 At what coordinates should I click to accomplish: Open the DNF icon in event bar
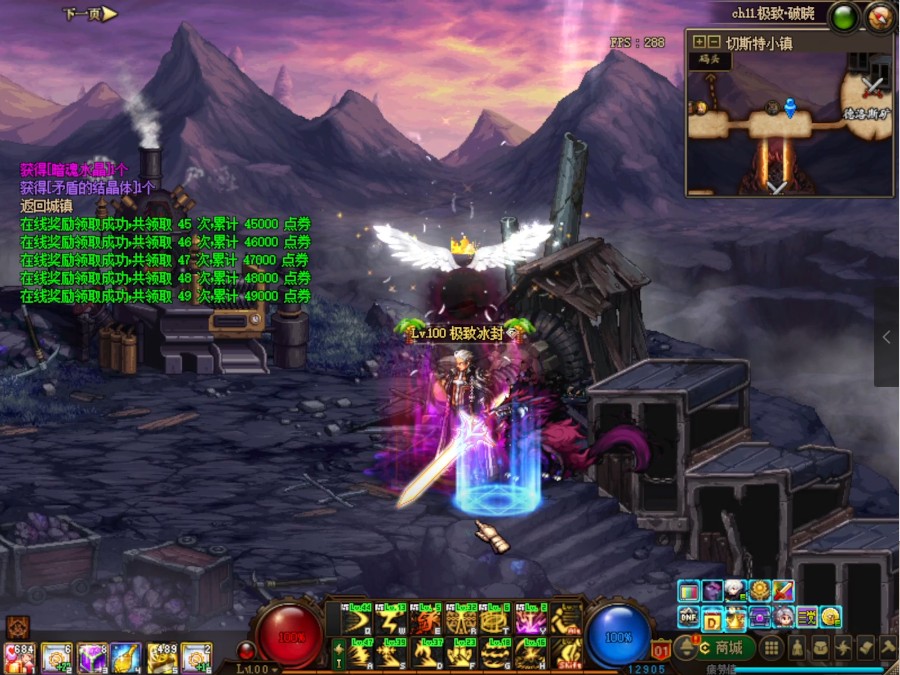[689, 616]
